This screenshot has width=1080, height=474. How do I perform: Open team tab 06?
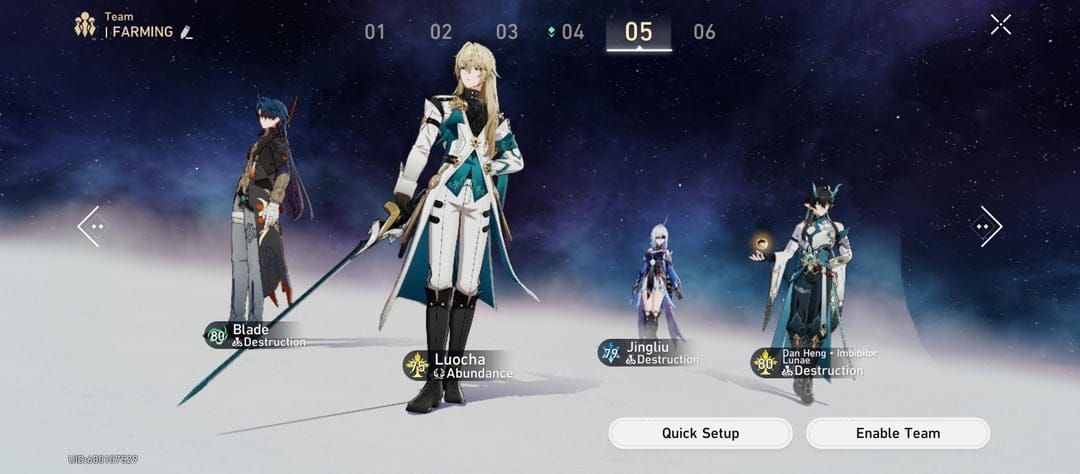pyautogui.click(x=705, y=32)
